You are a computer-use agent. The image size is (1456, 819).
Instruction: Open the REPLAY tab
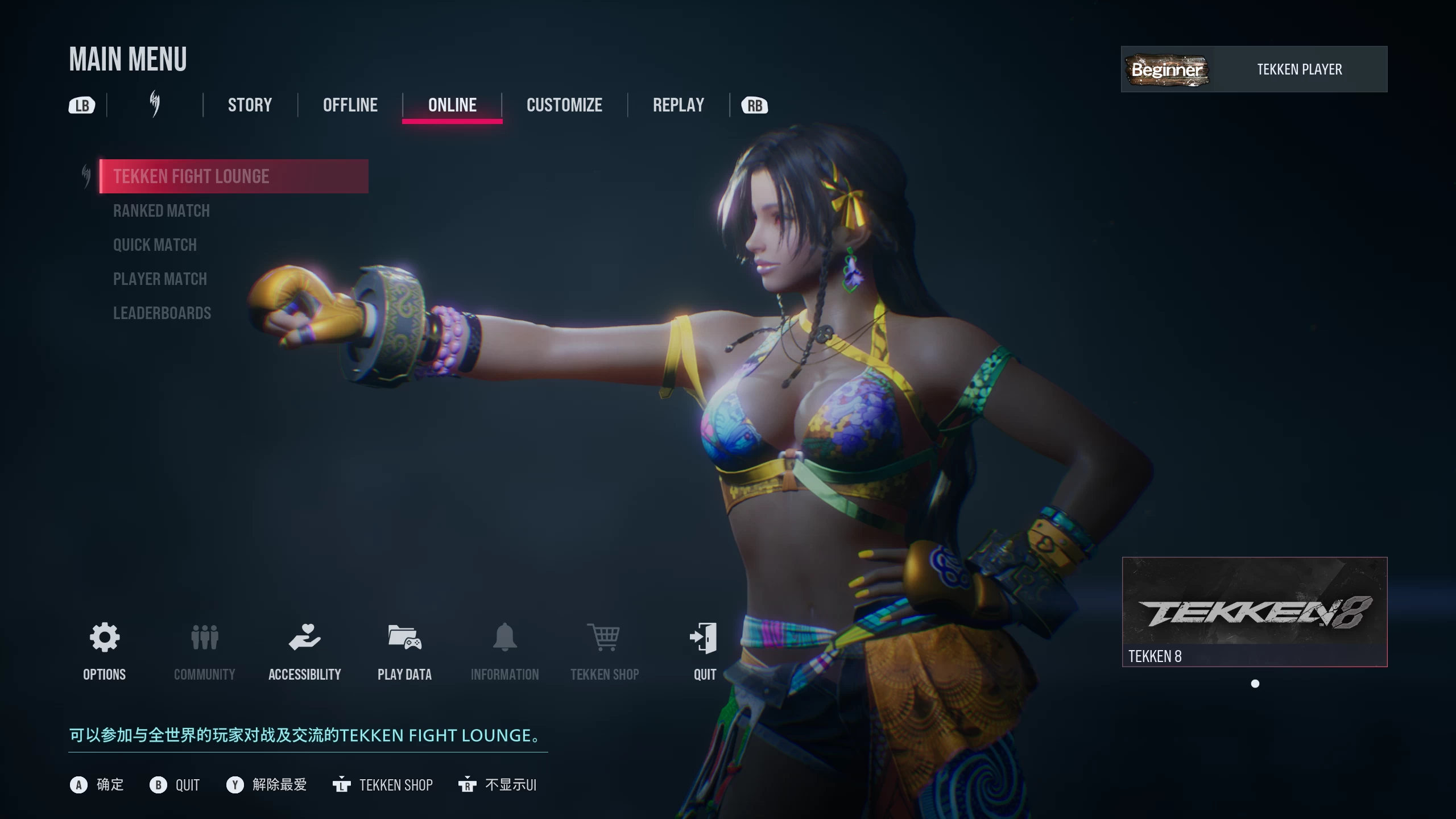(678, 105)
